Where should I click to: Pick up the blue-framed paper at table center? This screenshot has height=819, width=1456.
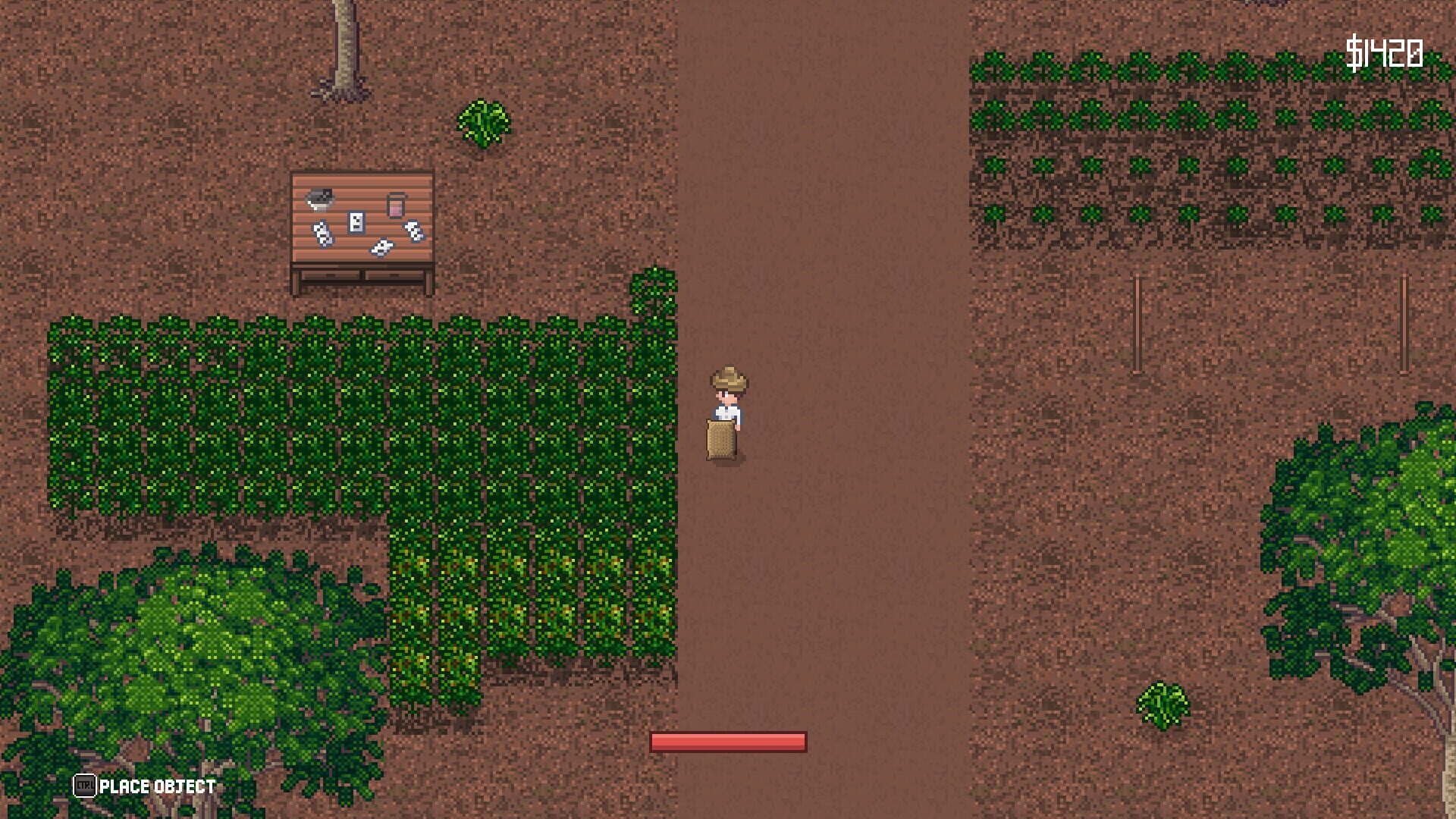tap(356, 222)
